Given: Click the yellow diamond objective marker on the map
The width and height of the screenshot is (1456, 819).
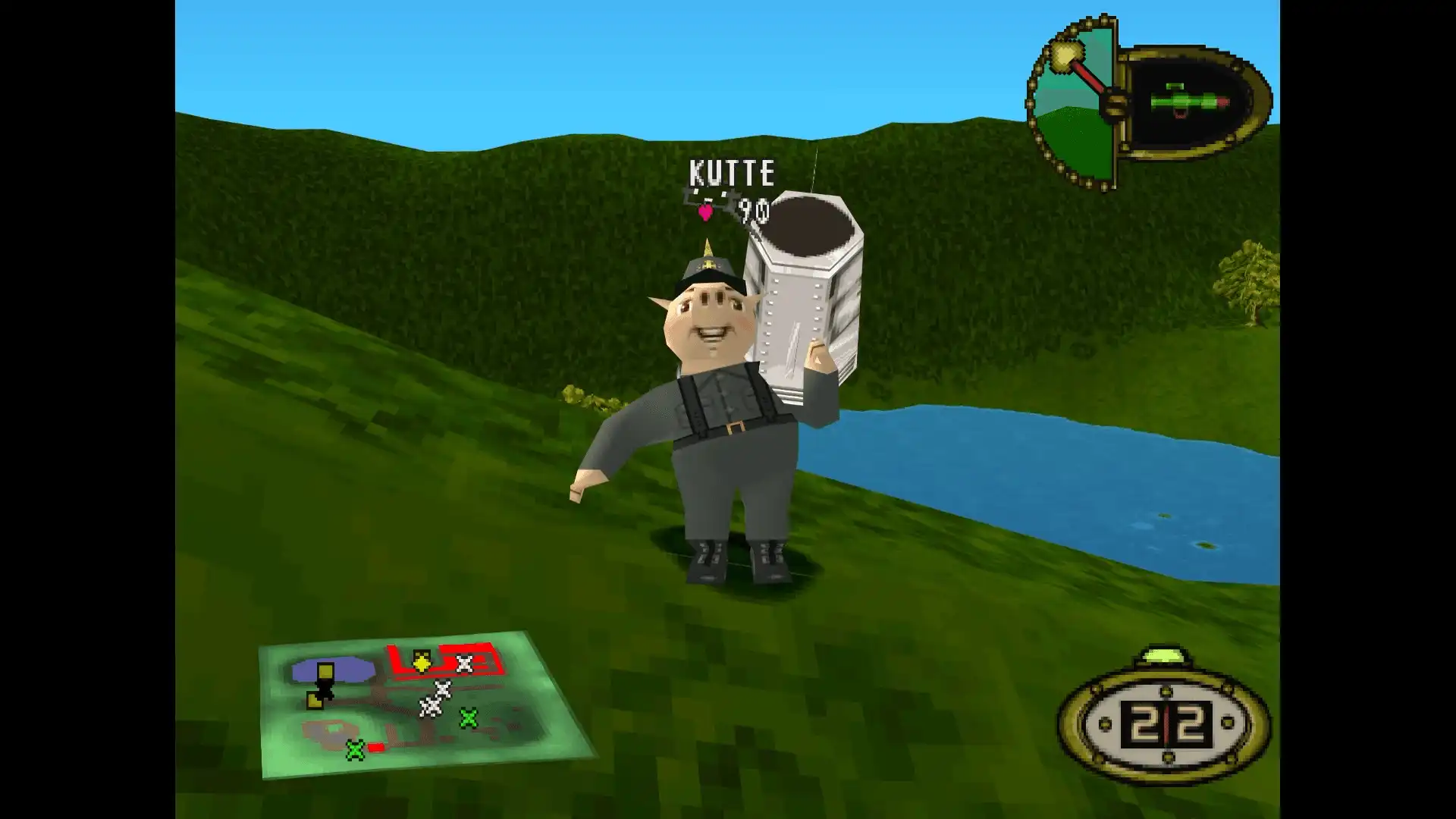Looking at the screenshot, I should point(422,664).
